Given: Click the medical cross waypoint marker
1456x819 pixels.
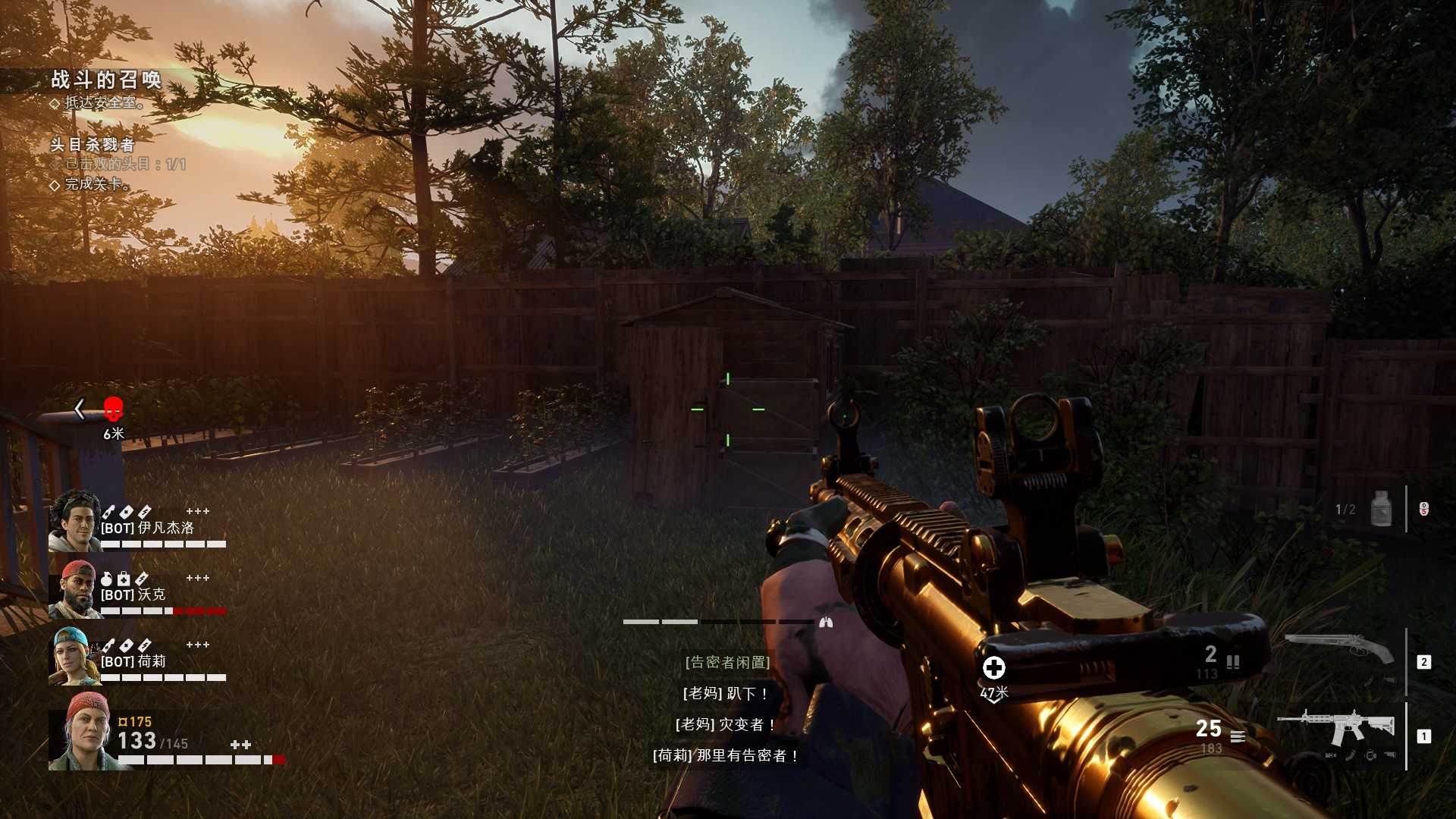Looking at the screenshot, I should [993, 667].
